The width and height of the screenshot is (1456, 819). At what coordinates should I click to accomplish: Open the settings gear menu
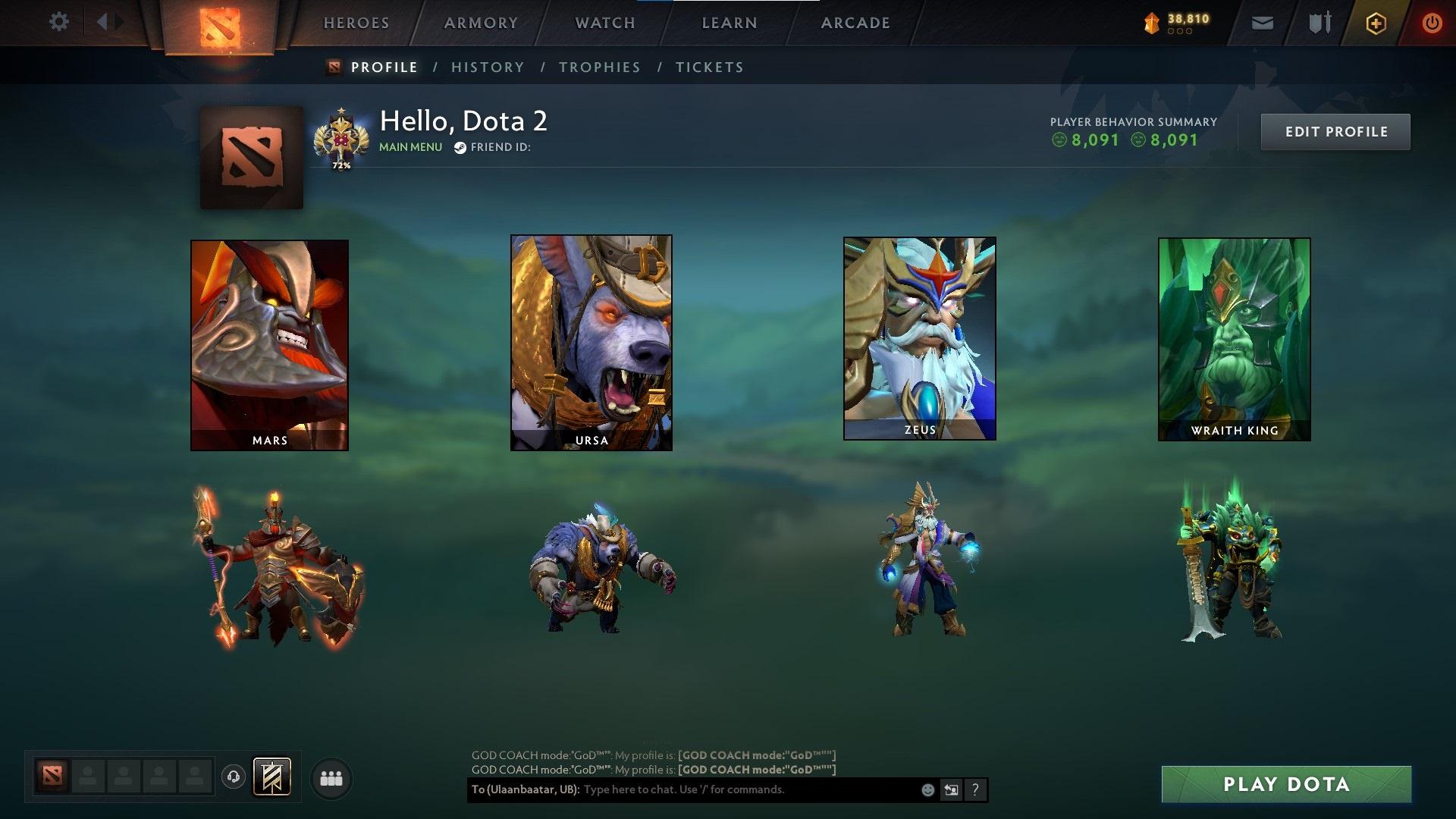click(58, 22)
